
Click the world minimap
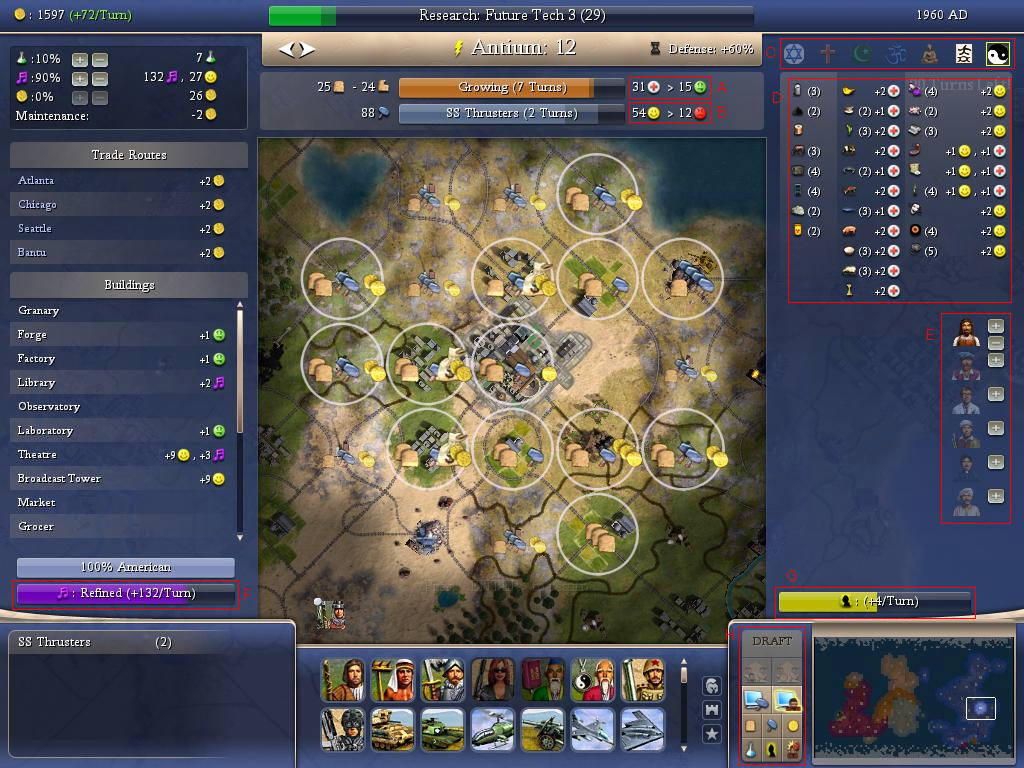[x=910, y=694]
